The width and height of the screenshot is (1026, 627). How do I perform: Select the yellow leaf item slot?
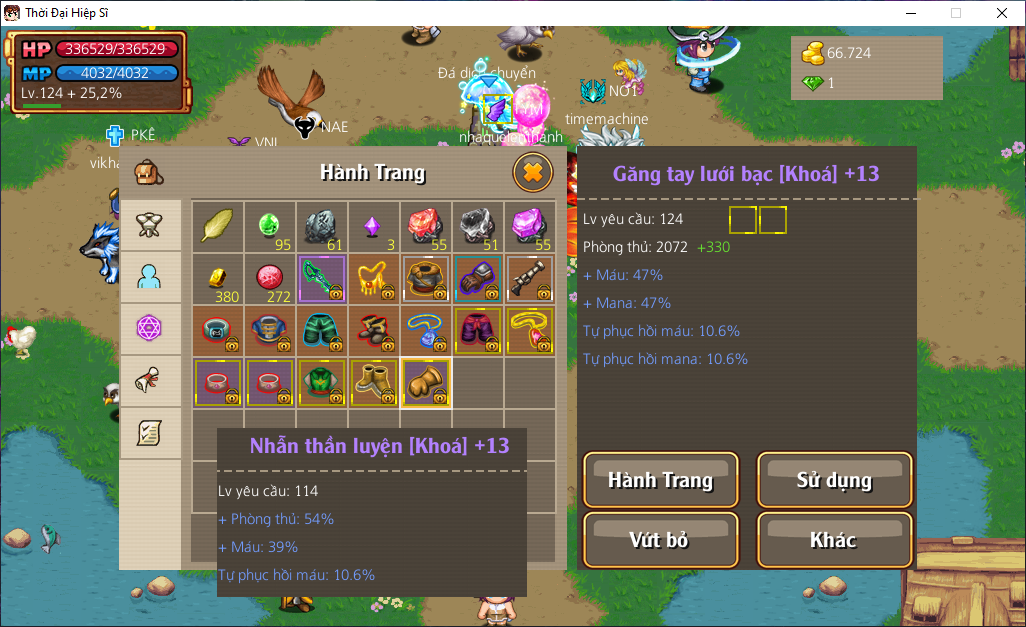point(217,227)
